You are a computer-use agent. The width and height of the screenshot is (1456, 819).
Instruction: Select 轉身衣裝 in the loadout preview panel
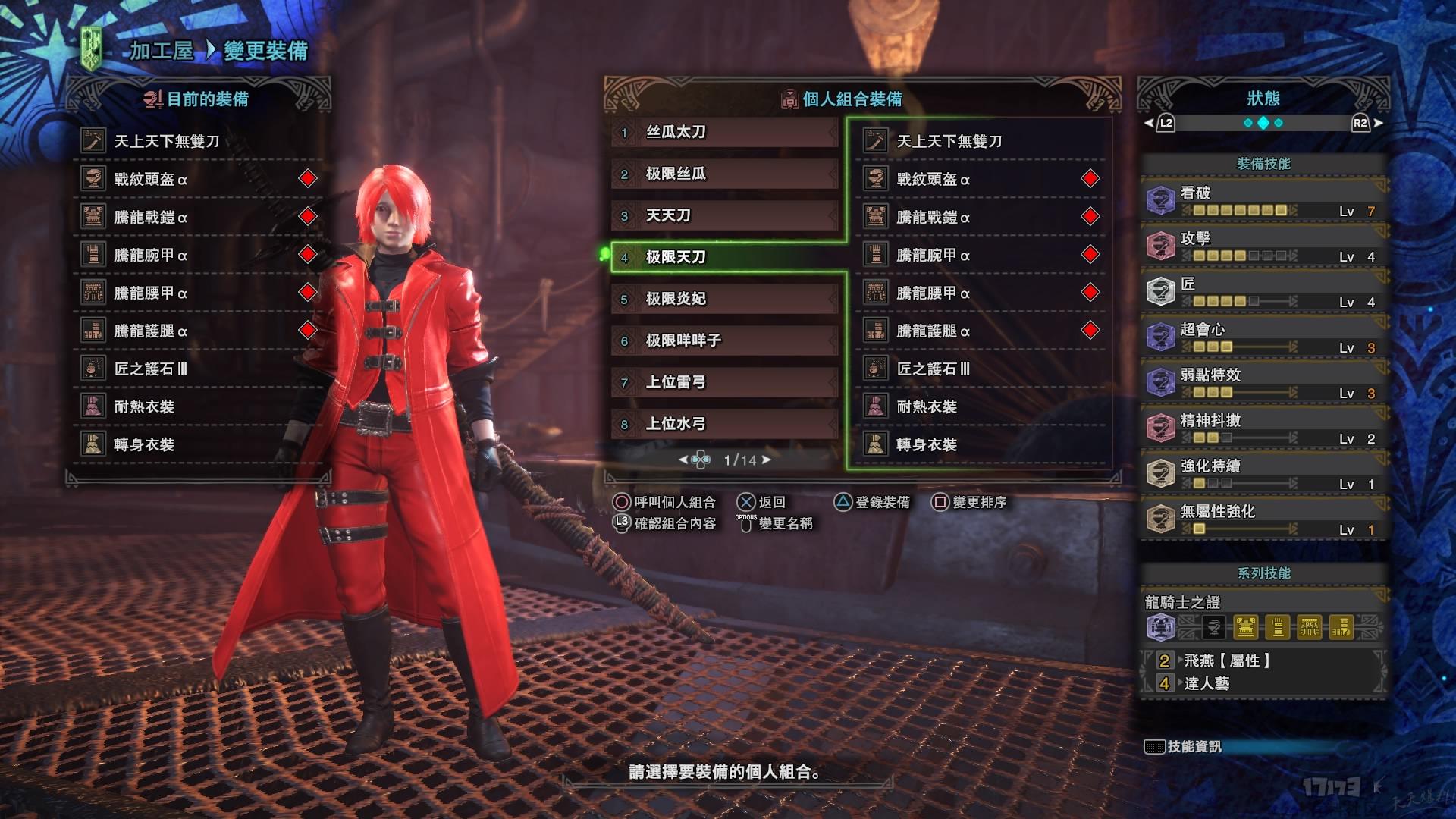click(927, 444)
